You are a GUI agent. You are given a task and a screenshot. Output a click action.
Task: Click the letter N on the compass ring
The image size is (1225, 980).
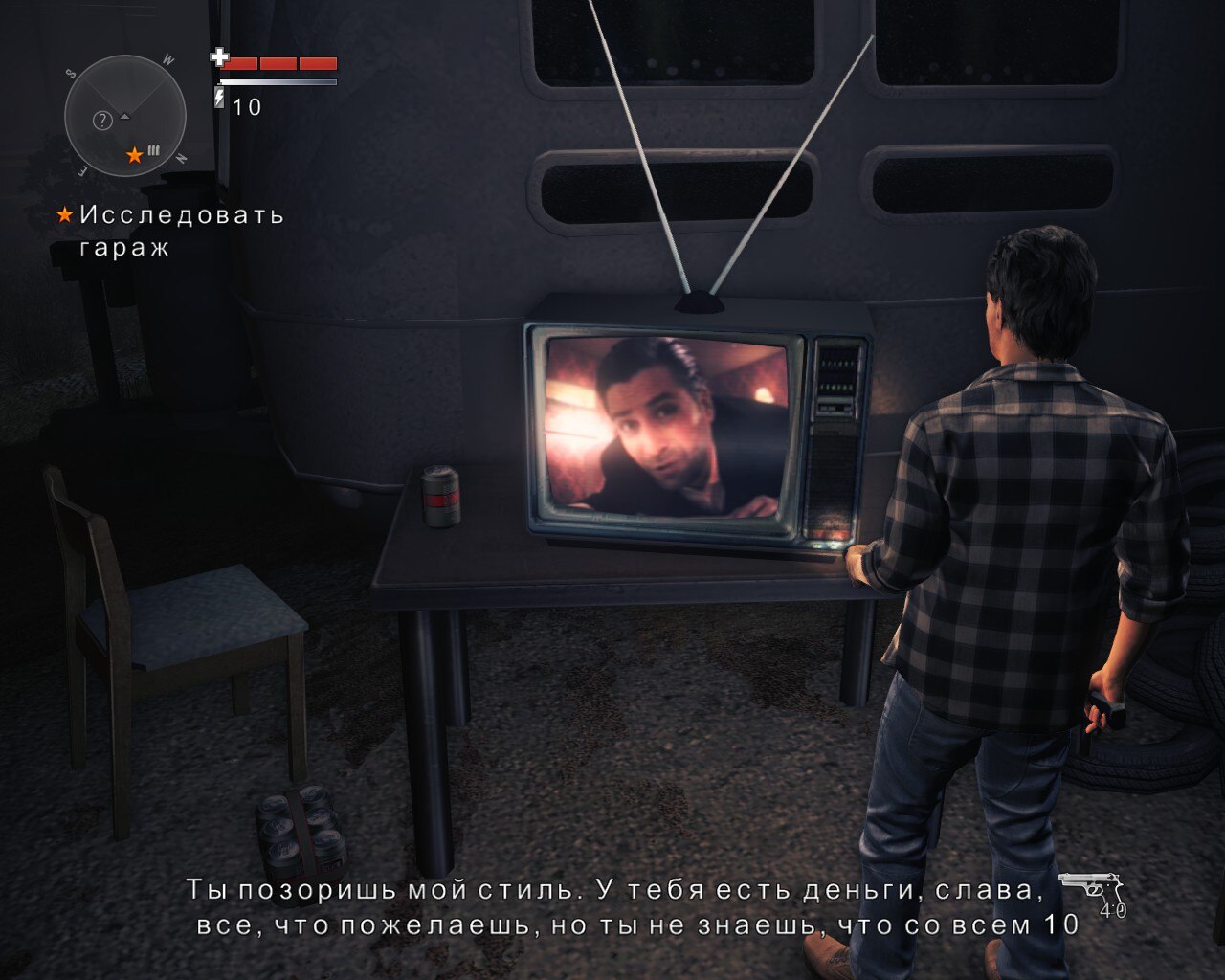point(182,157)
